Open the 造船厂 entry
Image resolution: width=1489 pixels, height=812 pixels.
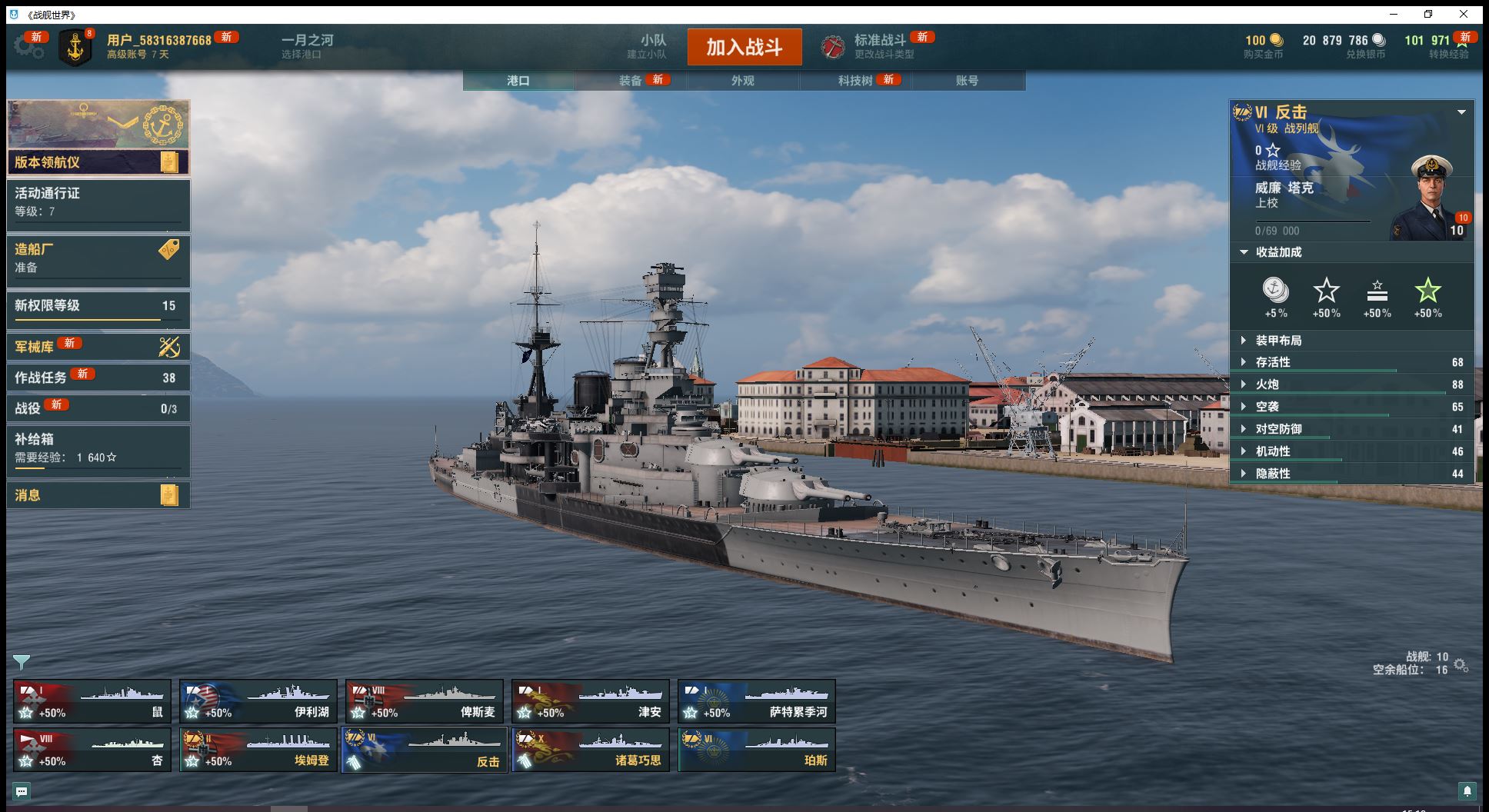(98, 258)
